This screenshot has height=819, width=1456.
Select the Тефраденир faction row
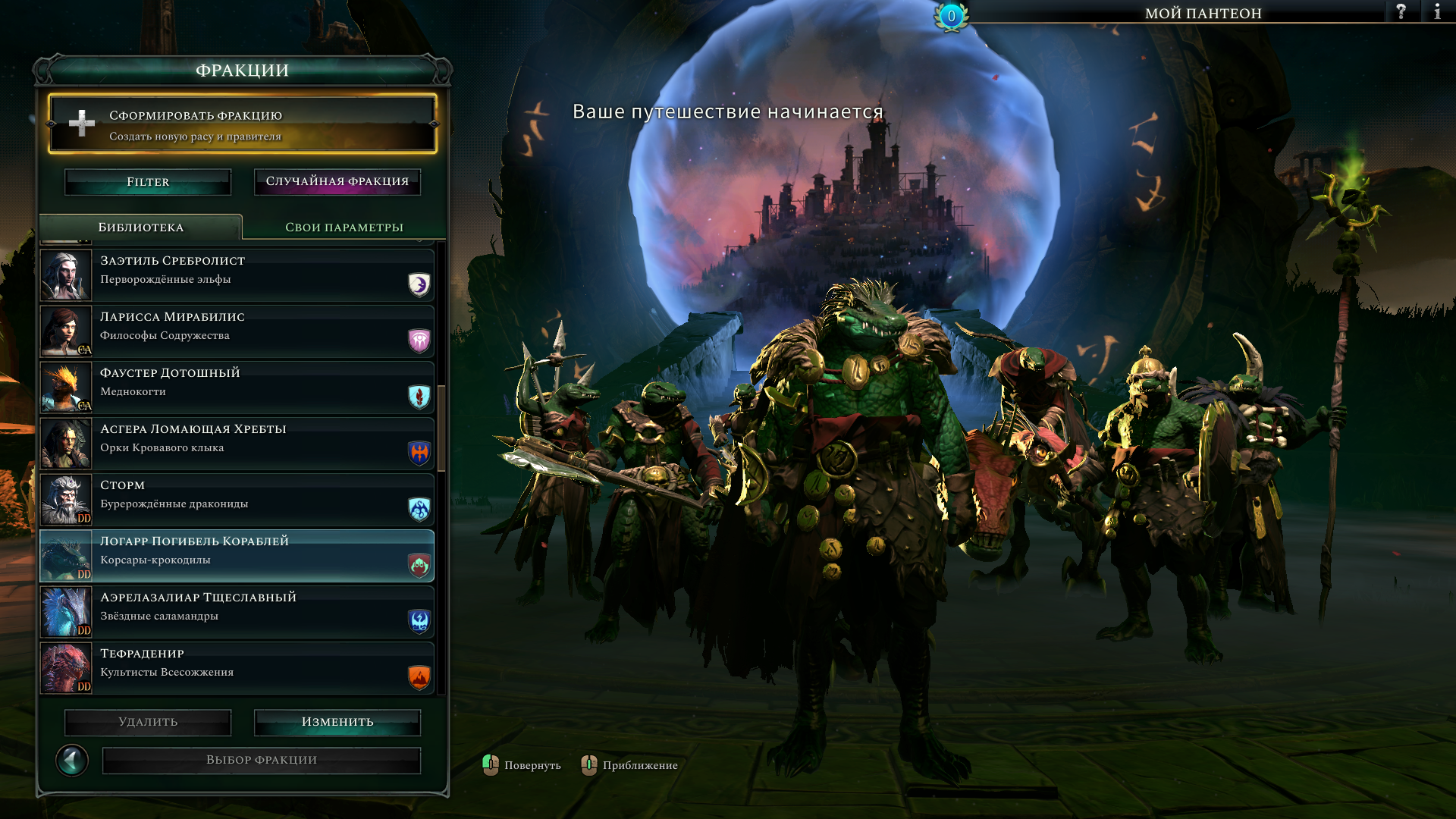click(x=237, y=668)
